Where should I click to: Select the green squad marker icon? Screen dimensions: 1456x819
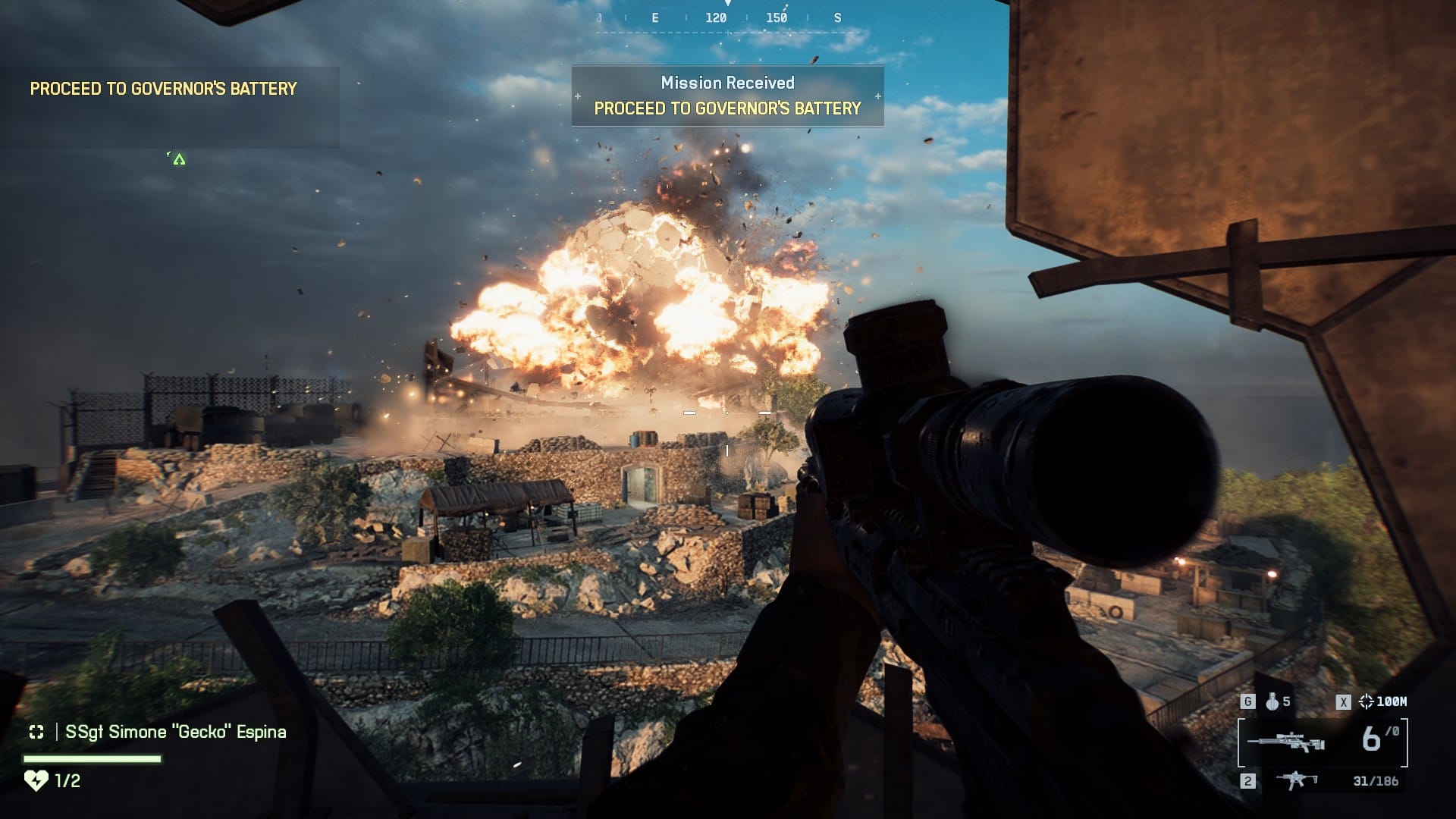[x=179, y=159]
